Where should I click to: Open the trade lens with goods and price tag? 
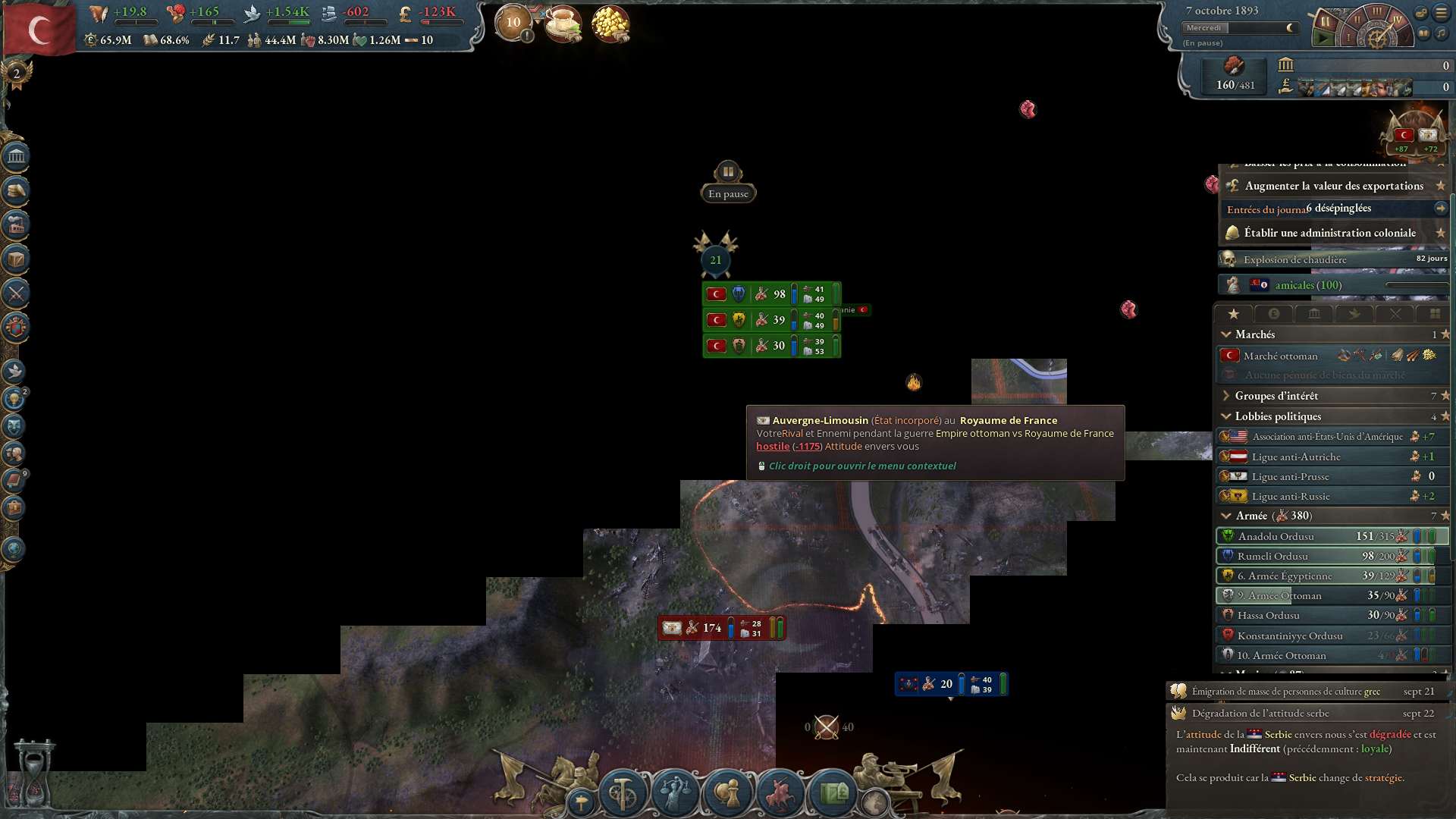832,792
